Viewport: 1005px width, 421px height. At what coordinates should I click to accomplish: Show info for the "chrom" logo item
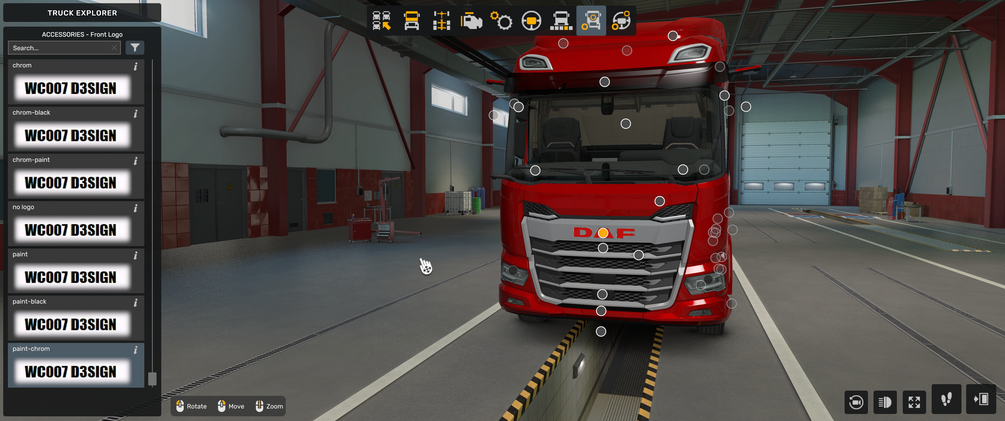[x=136, y=67]
